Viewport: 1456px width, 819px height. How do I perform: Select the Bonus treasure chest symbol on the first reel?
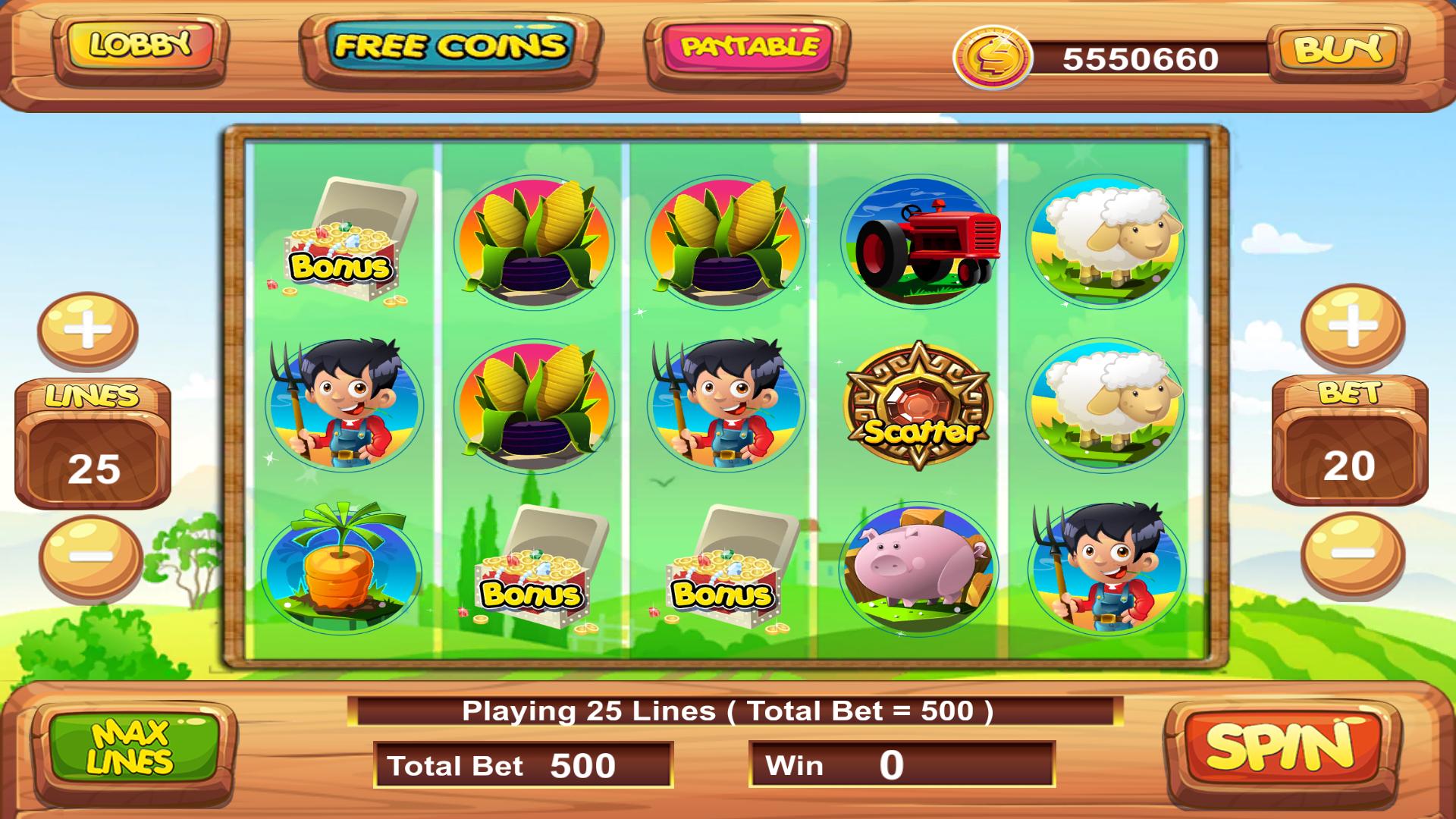tap(349, 243)
